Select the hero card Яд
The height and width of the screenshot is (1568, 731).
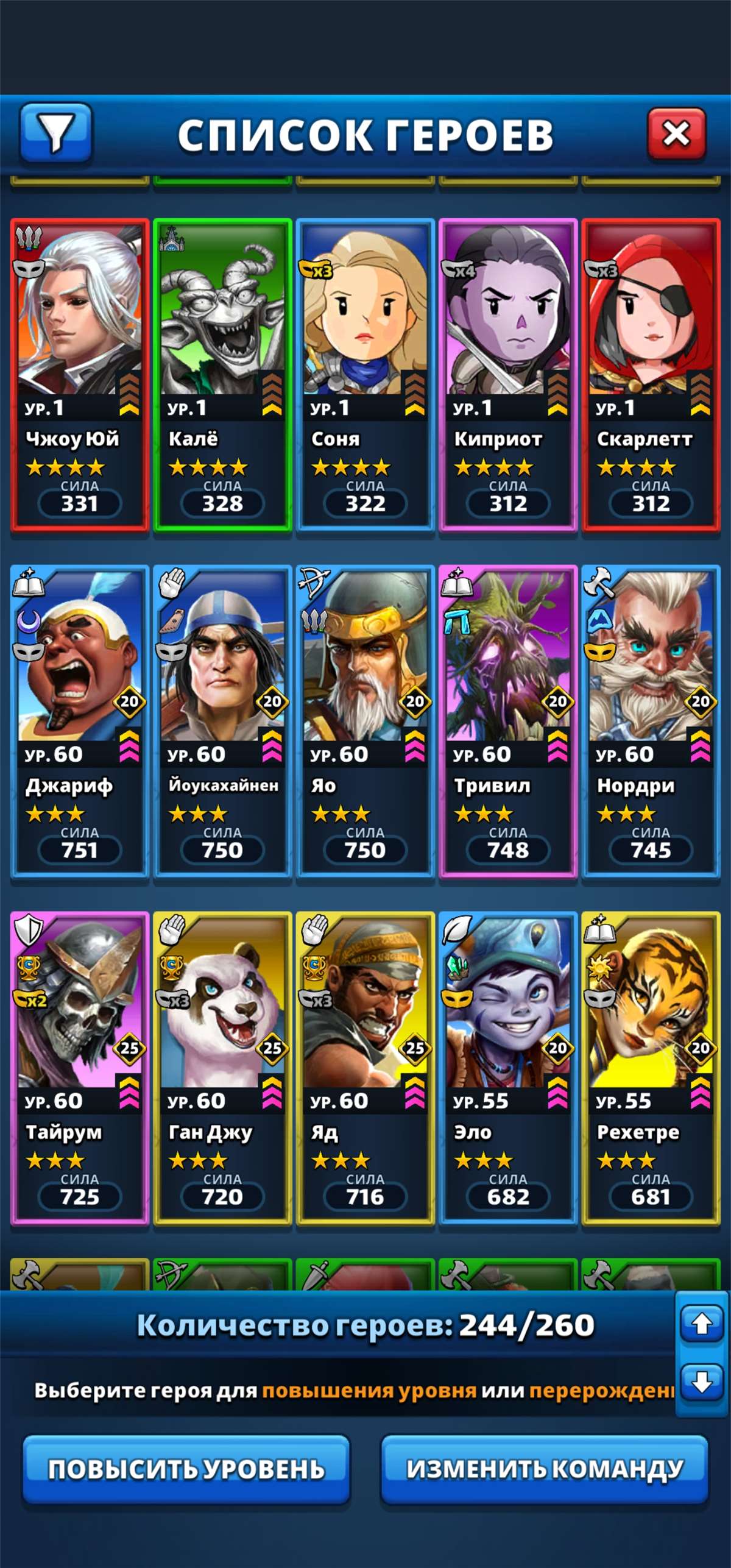[365, 1068]
